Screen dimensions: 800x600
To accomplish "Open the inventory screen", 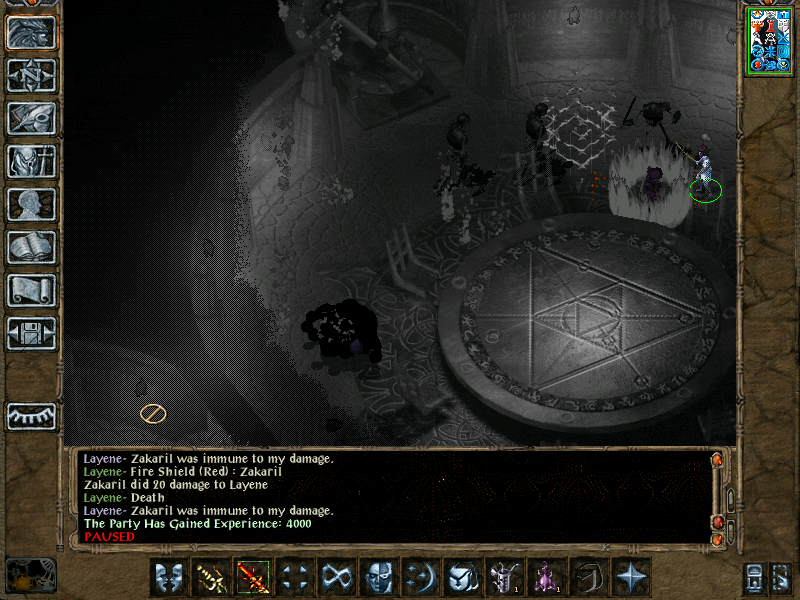I will coord(31,161).
